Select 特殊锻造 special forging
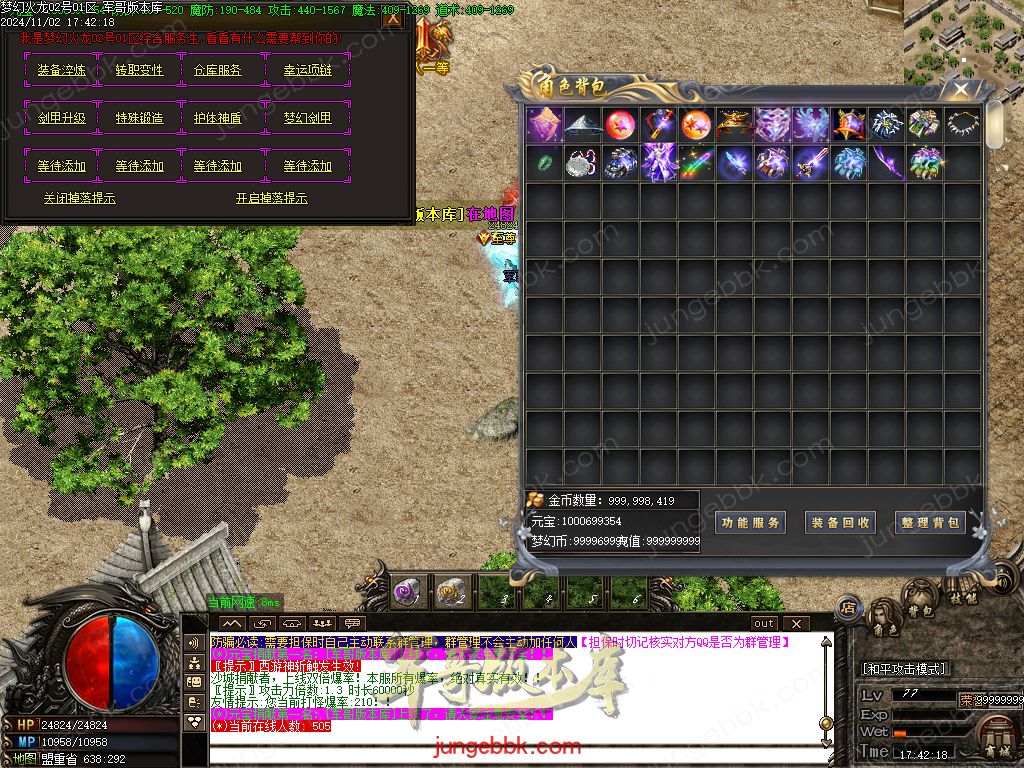This screenshot has height=768, width=1024. [139, 118]
